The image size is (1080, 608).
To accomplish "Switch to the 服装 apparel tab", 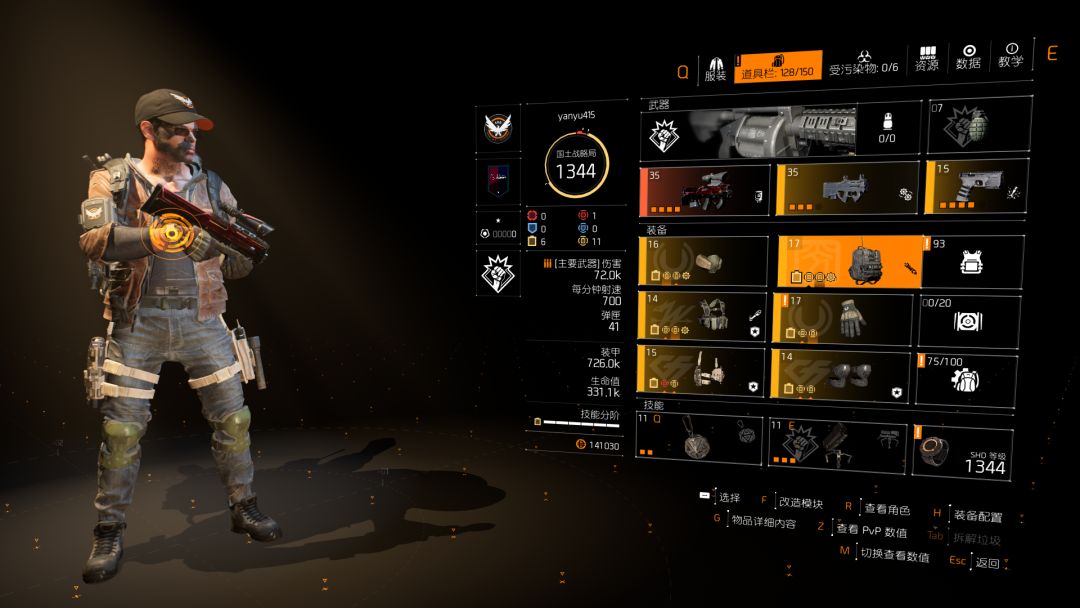I will [x=715, y=66].
